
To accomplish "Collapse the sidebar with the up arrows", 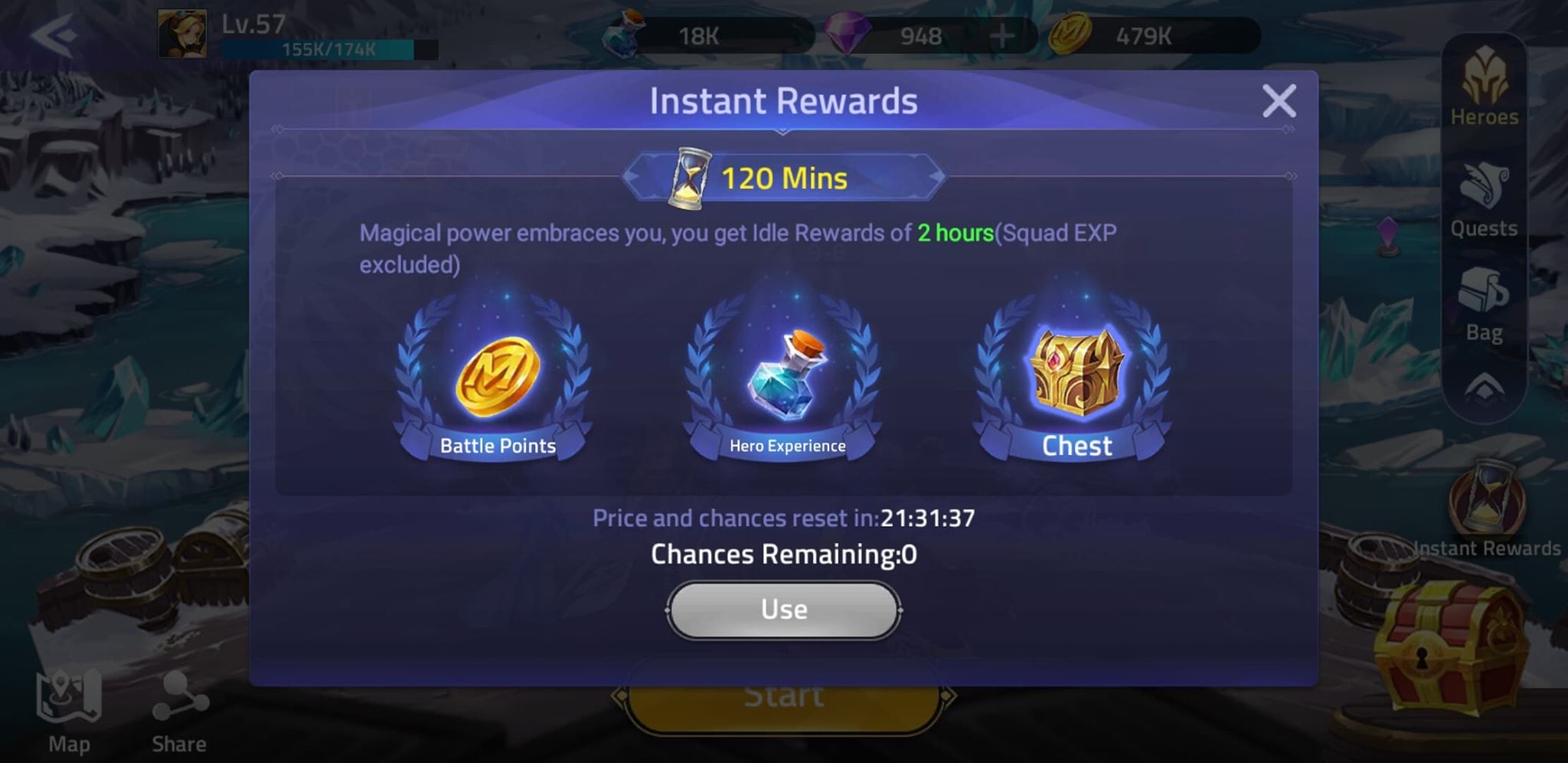I will coord(1484,387).
